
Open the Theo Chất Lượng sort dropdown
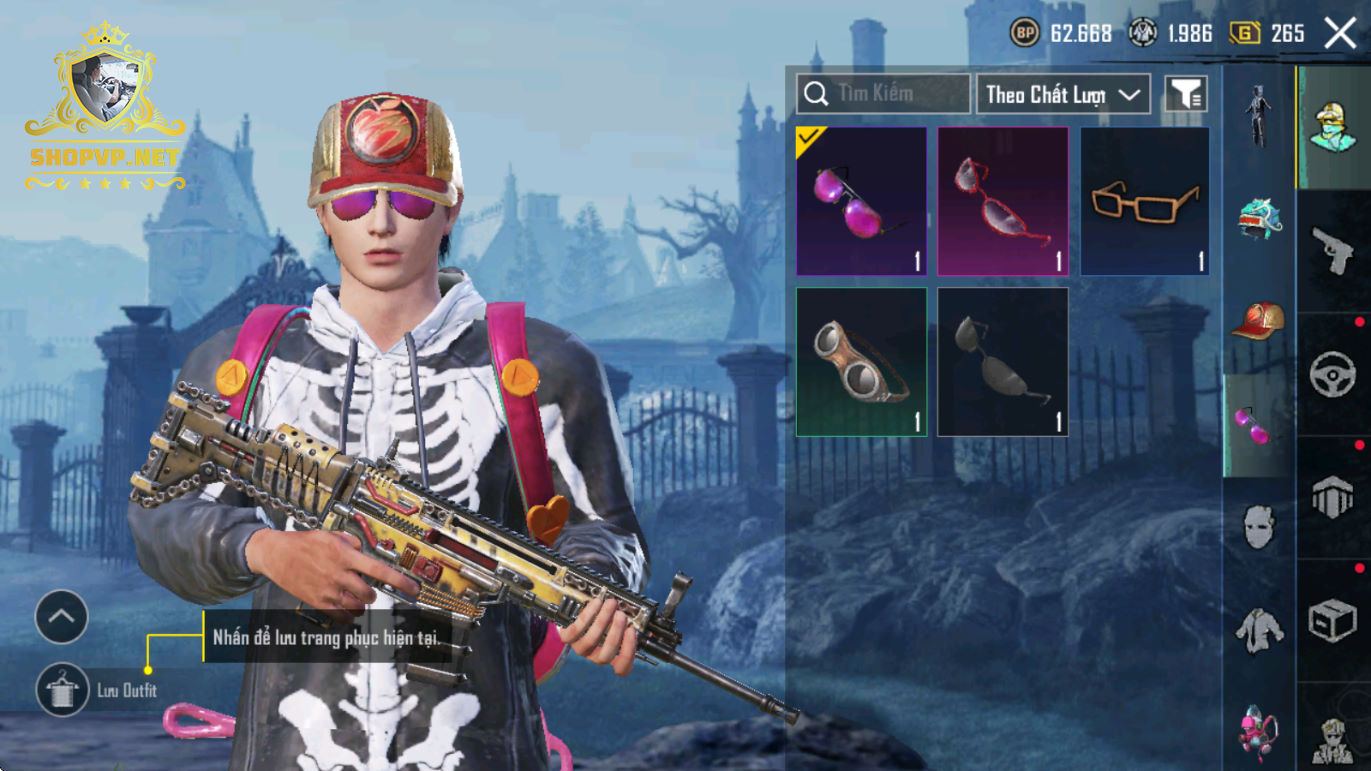pyautogui.click(x=1063, y=94)
